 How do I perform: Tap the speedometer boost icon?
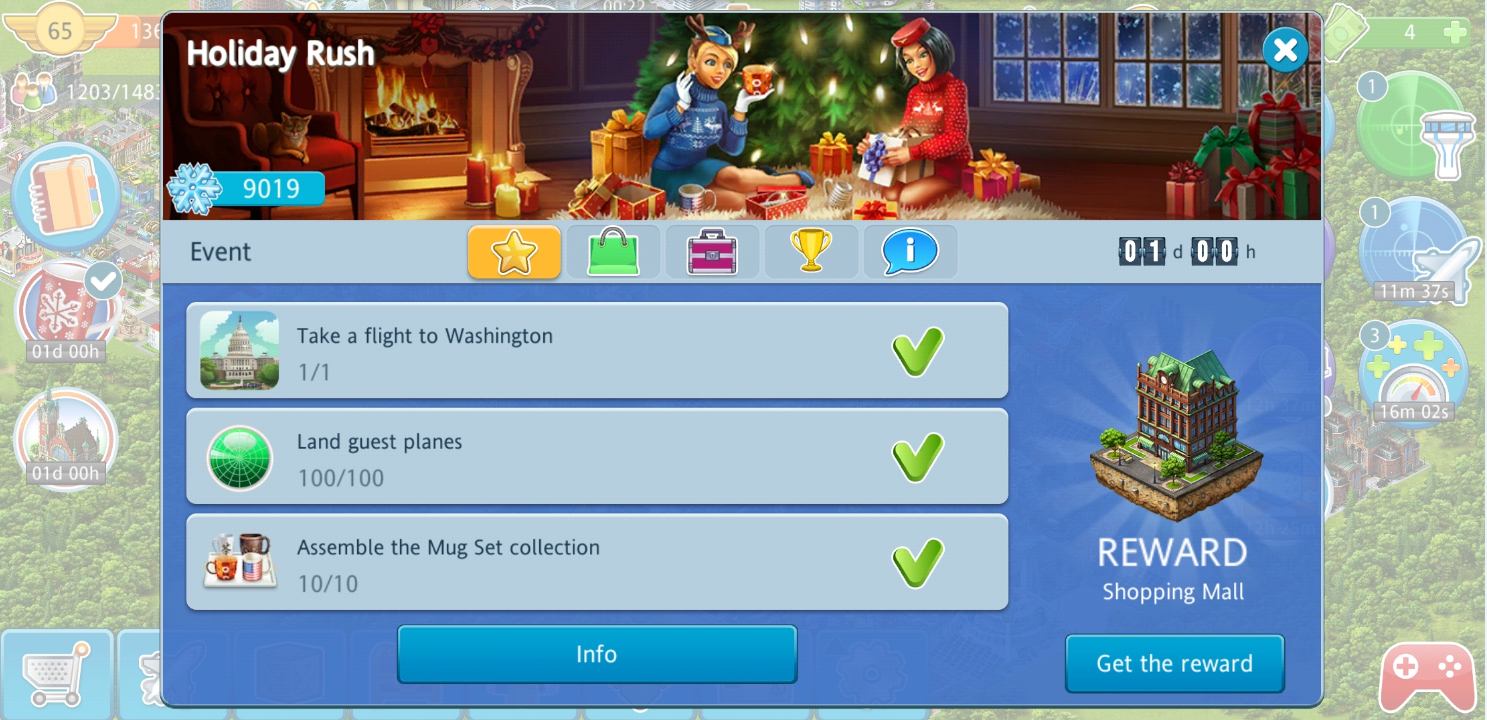(1414, 372)
